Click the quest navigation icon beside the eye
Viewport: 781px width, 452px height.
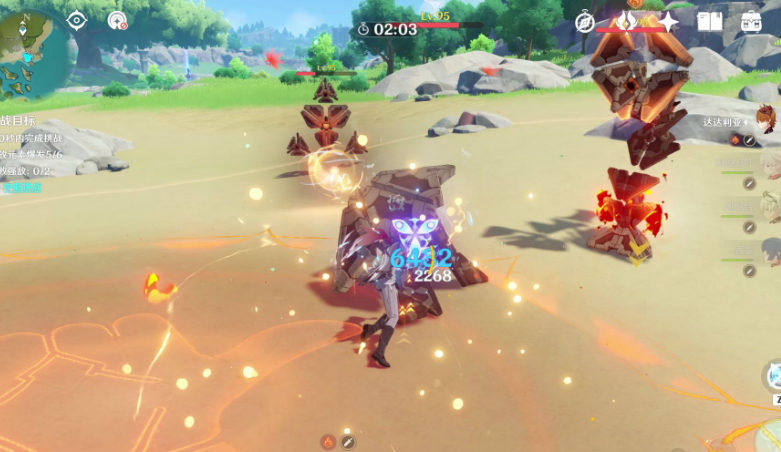117,20
